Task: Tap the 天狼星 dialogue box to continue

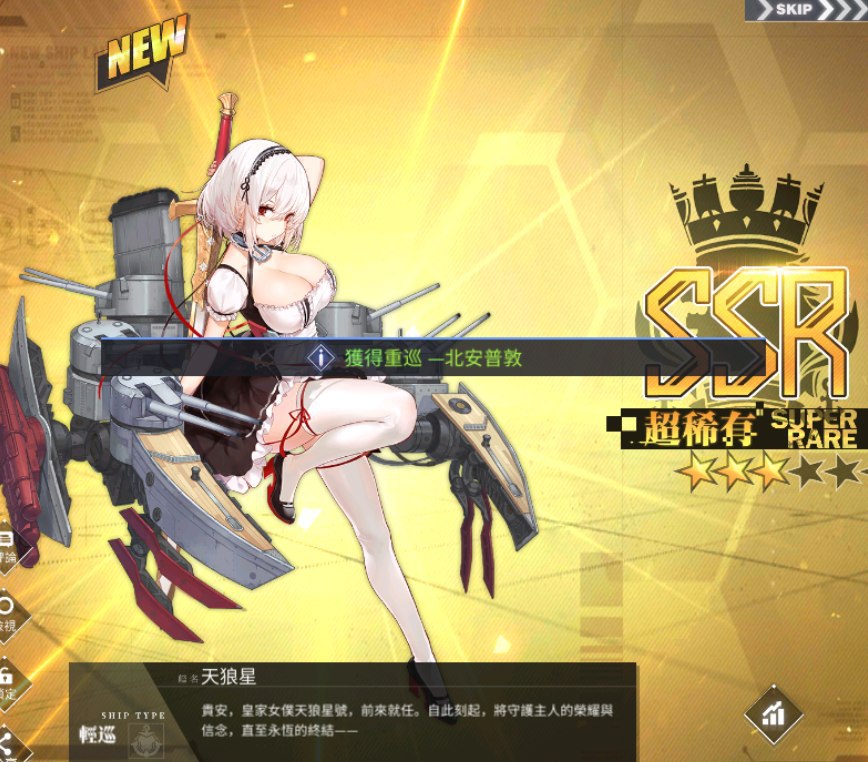Action: [x=400, y=713]
